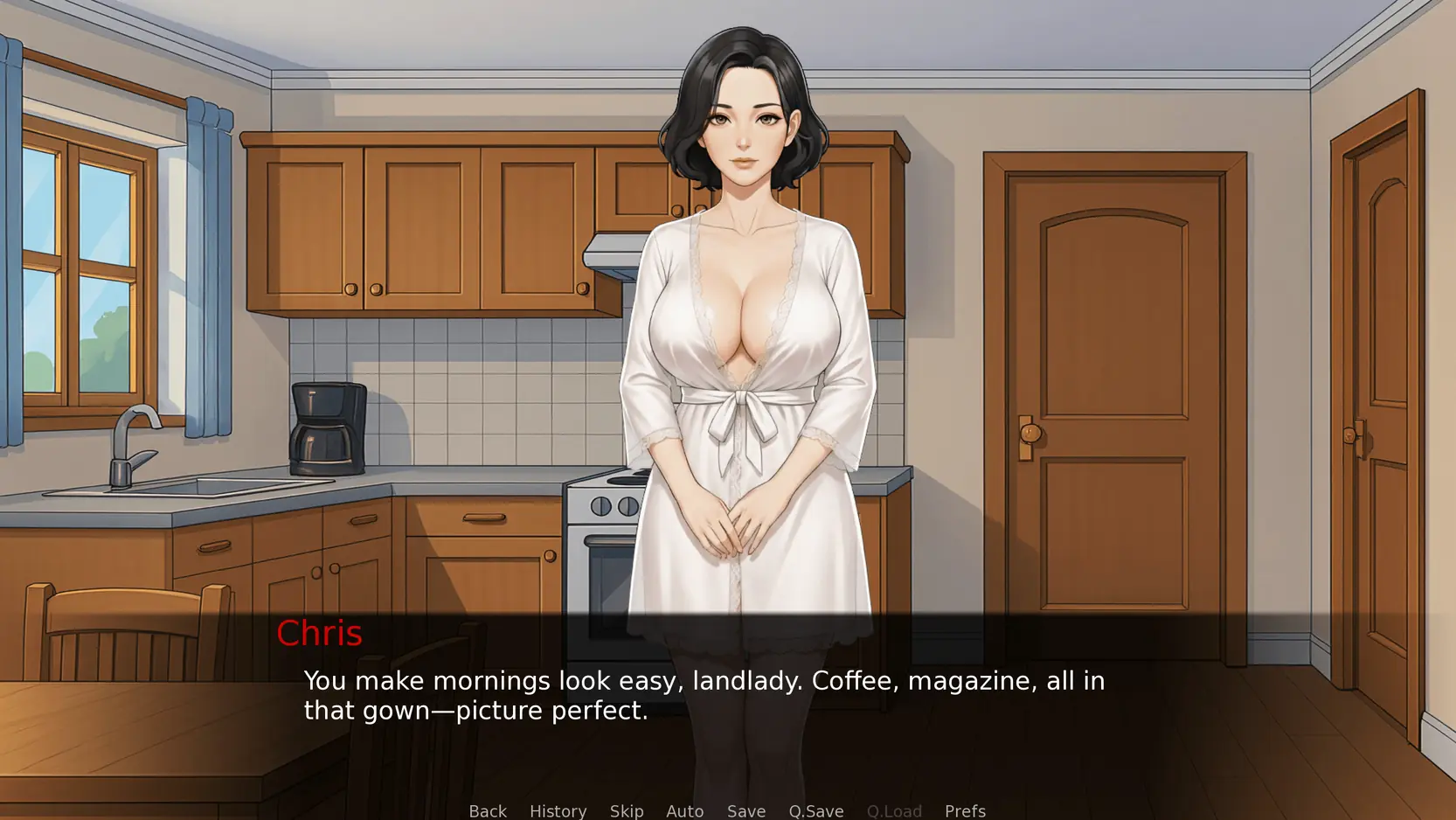
Task: Turn on Auto-advance
Action: click(x=684, y=810)
